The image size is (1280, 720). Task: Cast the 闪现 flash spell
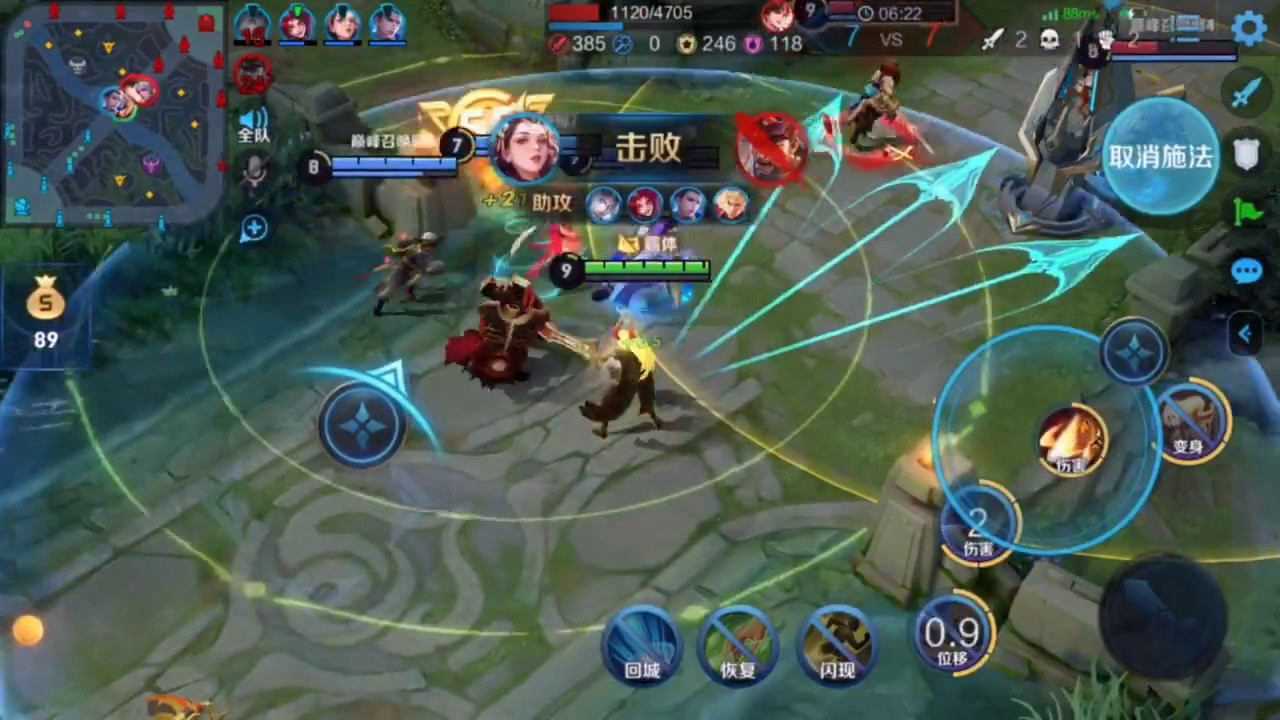(x=836, y=645)
